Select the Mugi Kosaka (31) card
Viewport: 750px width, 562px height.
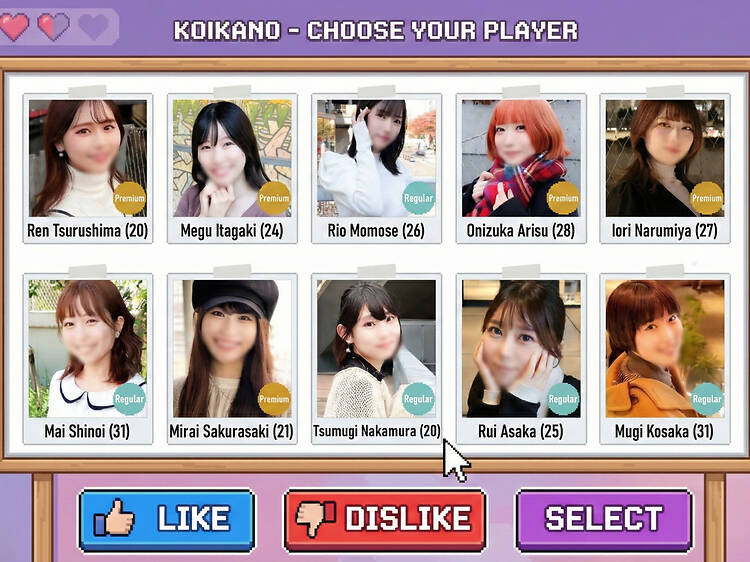[664, 358]
